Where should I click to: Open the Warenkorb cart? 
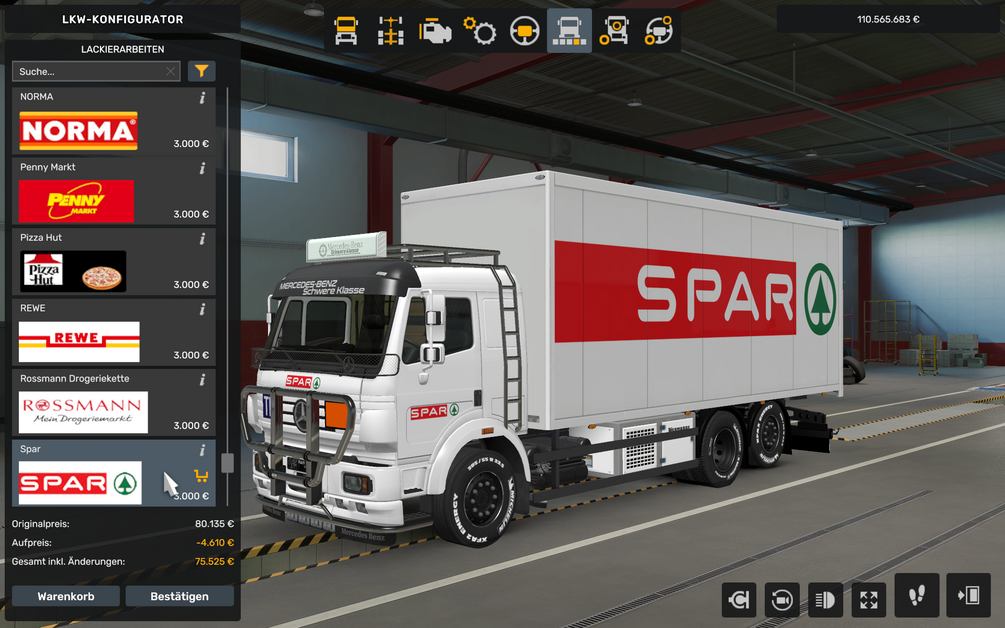pyautogui.click(x=66, y=596)
